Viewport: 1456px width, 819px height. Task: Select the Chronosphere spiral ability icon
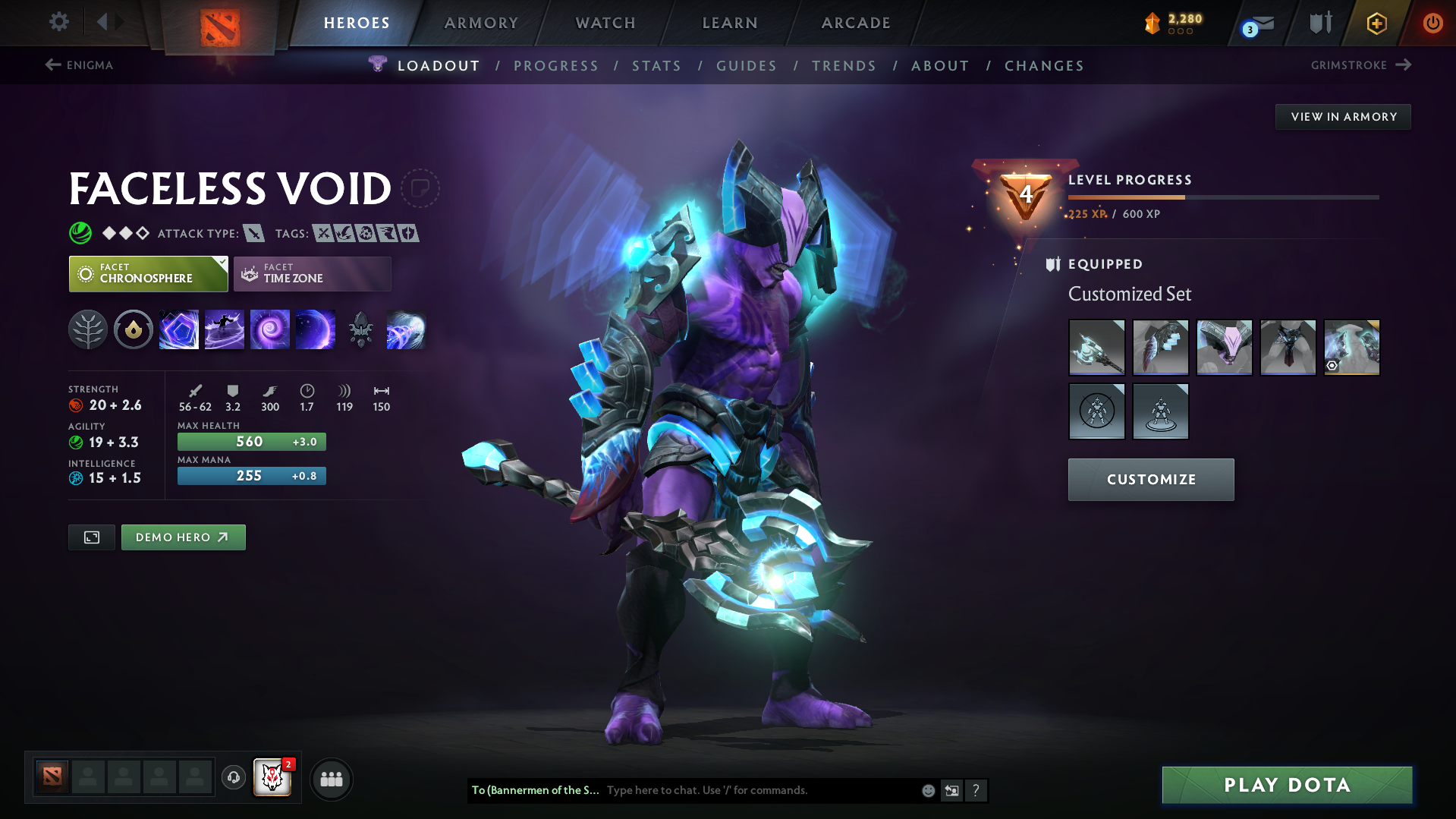point(270,329)
